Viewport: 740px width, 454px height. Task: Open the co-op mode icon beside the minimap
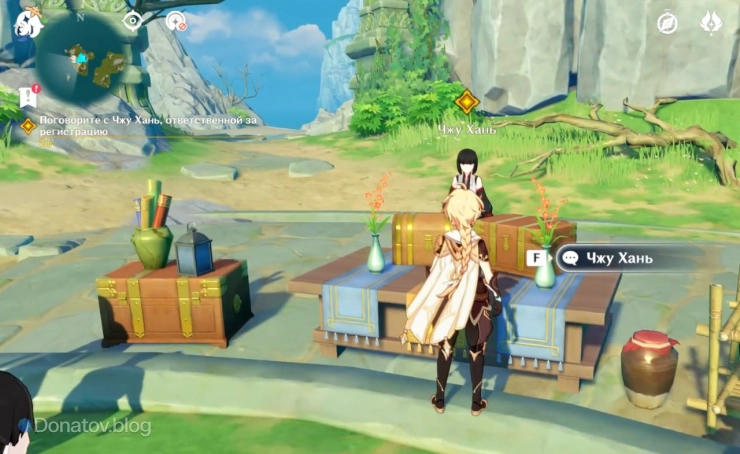click(x=176, y=20)
